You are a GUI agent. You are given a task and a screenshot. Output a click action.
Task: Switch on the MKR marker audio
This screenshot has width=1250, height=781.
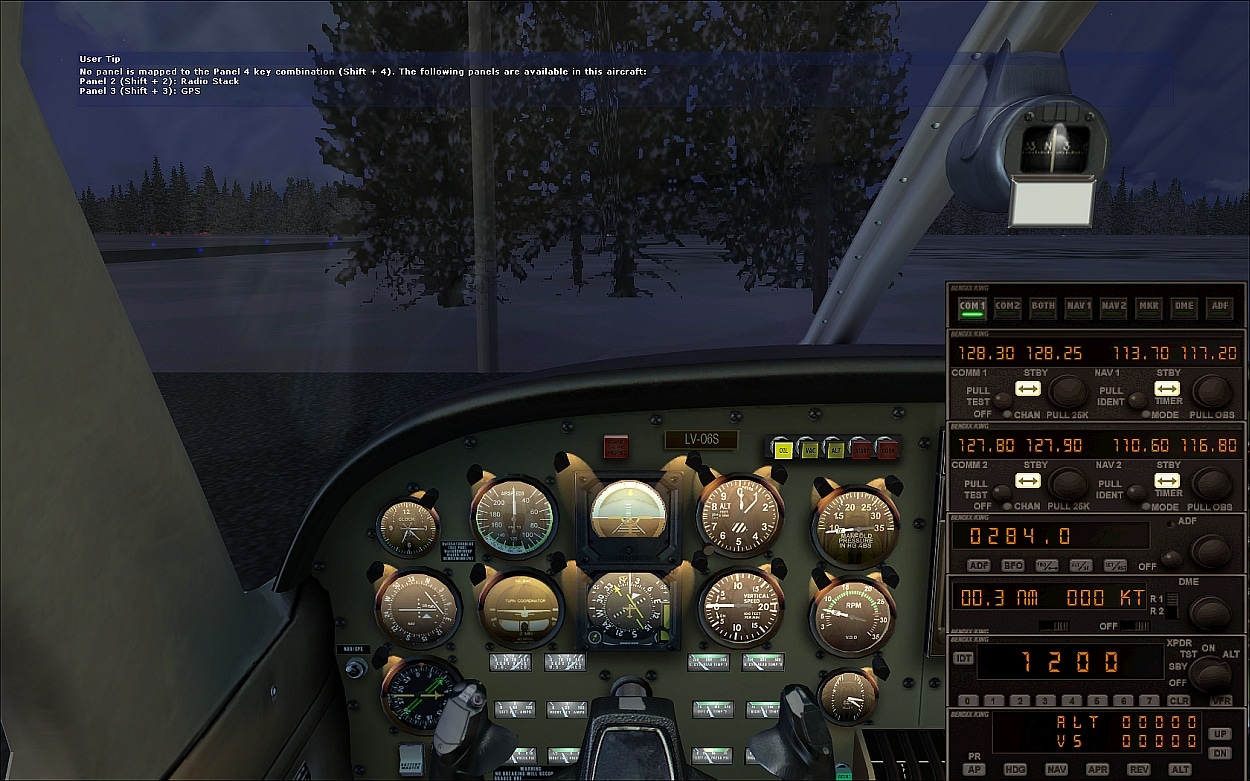[1149, 307]
